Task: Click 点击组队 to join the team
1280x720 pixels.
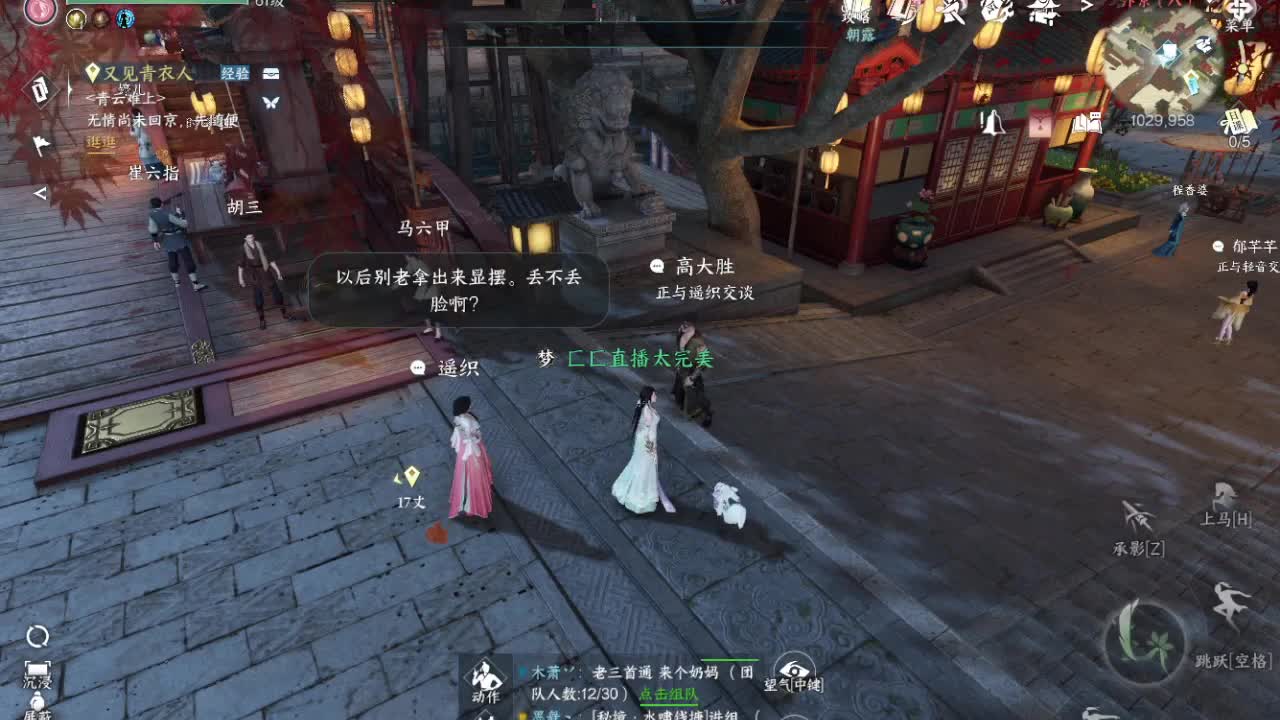Action: [668, 694]
